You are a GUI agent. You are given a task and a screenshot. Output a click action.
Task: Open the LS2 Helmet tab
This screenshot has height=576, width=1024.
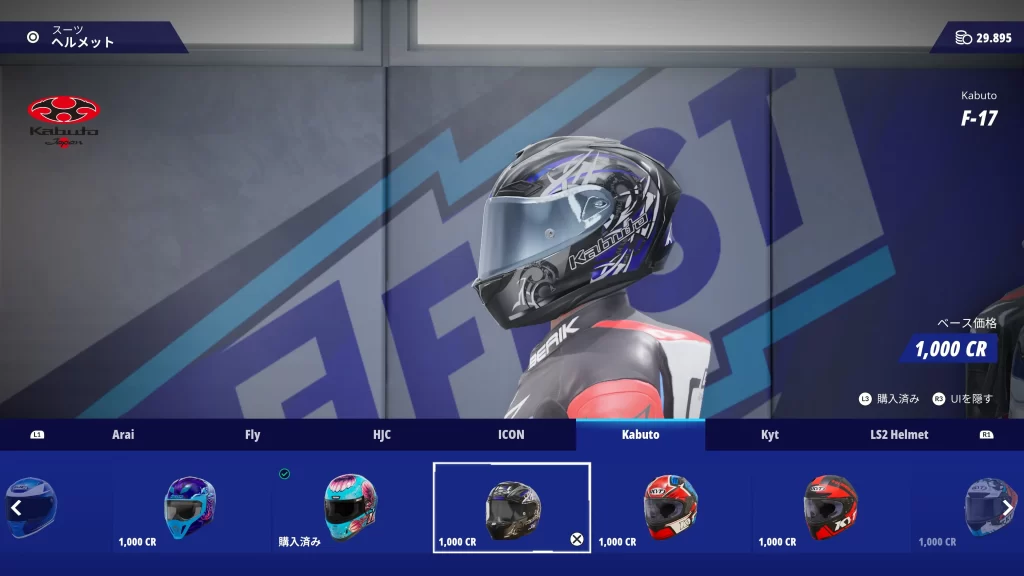point(898,435)
